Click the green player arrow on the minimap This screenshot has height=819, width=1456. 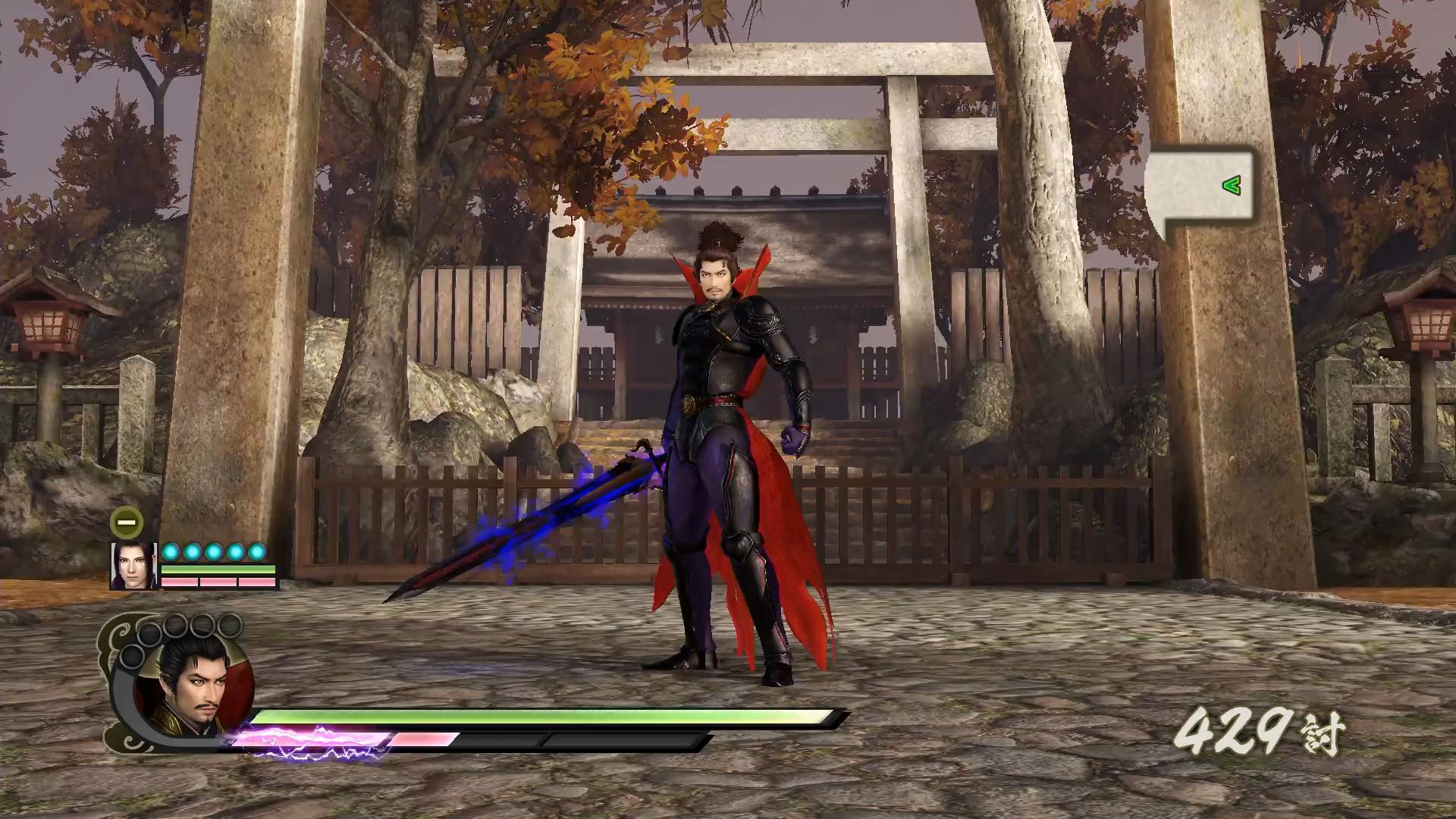pos(1232,184)
